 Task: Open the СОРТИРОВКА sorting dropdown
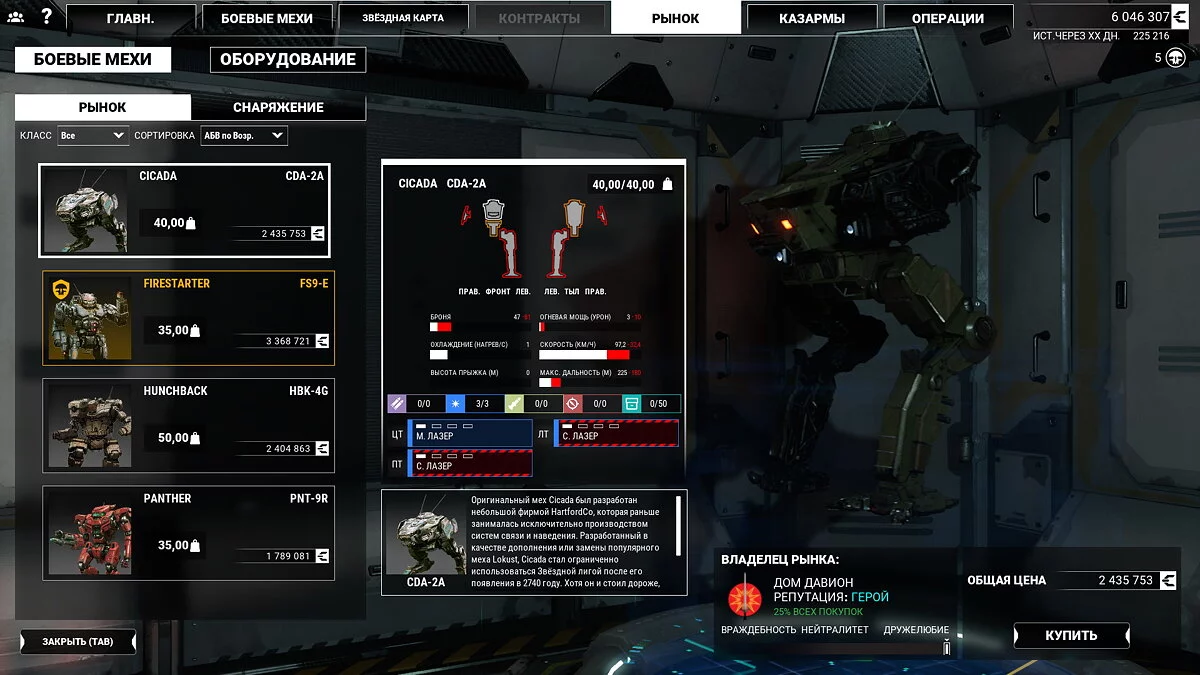pos(243,135)
